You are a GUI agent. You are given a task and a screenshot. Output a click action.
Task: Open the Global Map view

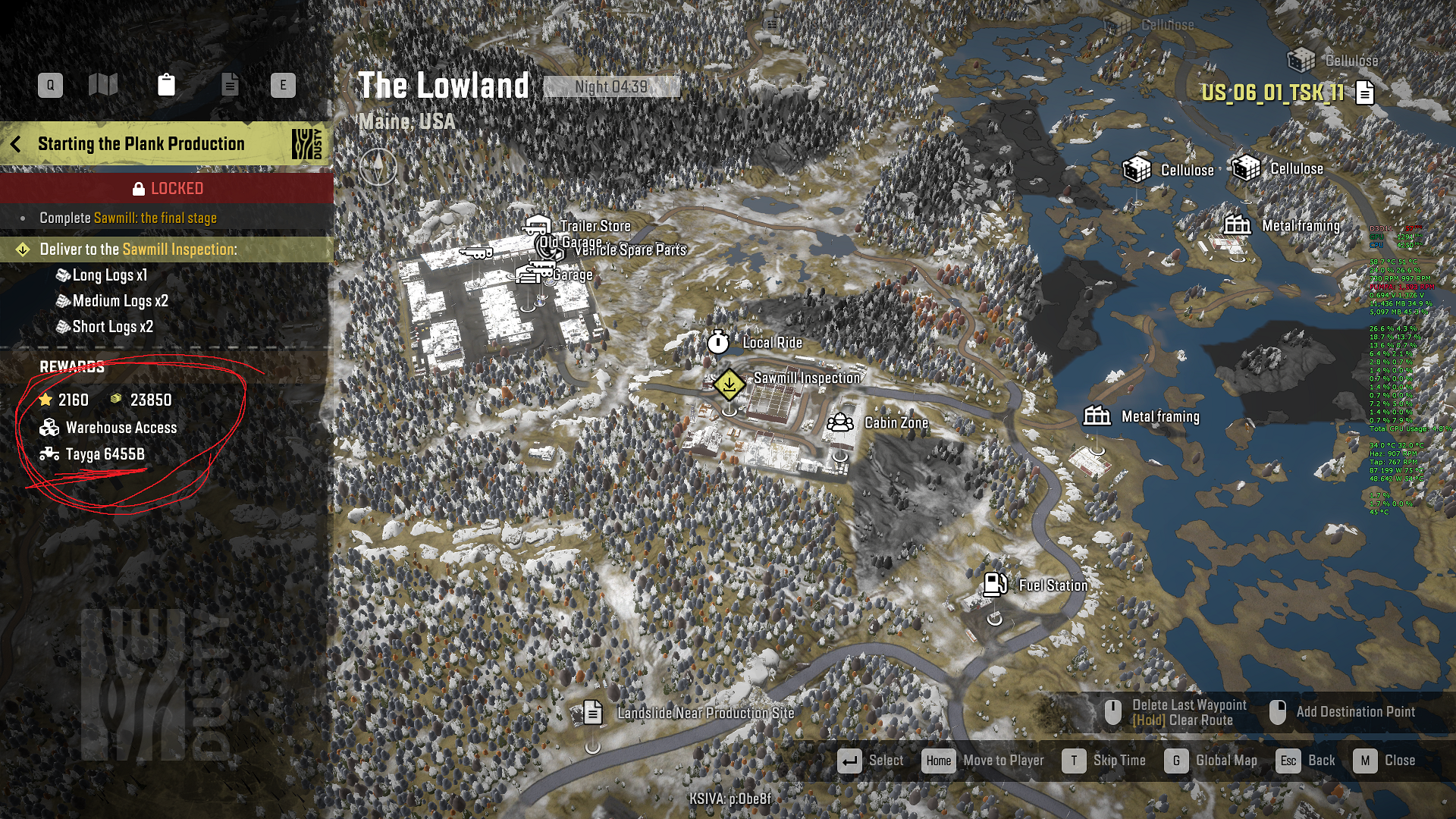(x=1177, y=761)
